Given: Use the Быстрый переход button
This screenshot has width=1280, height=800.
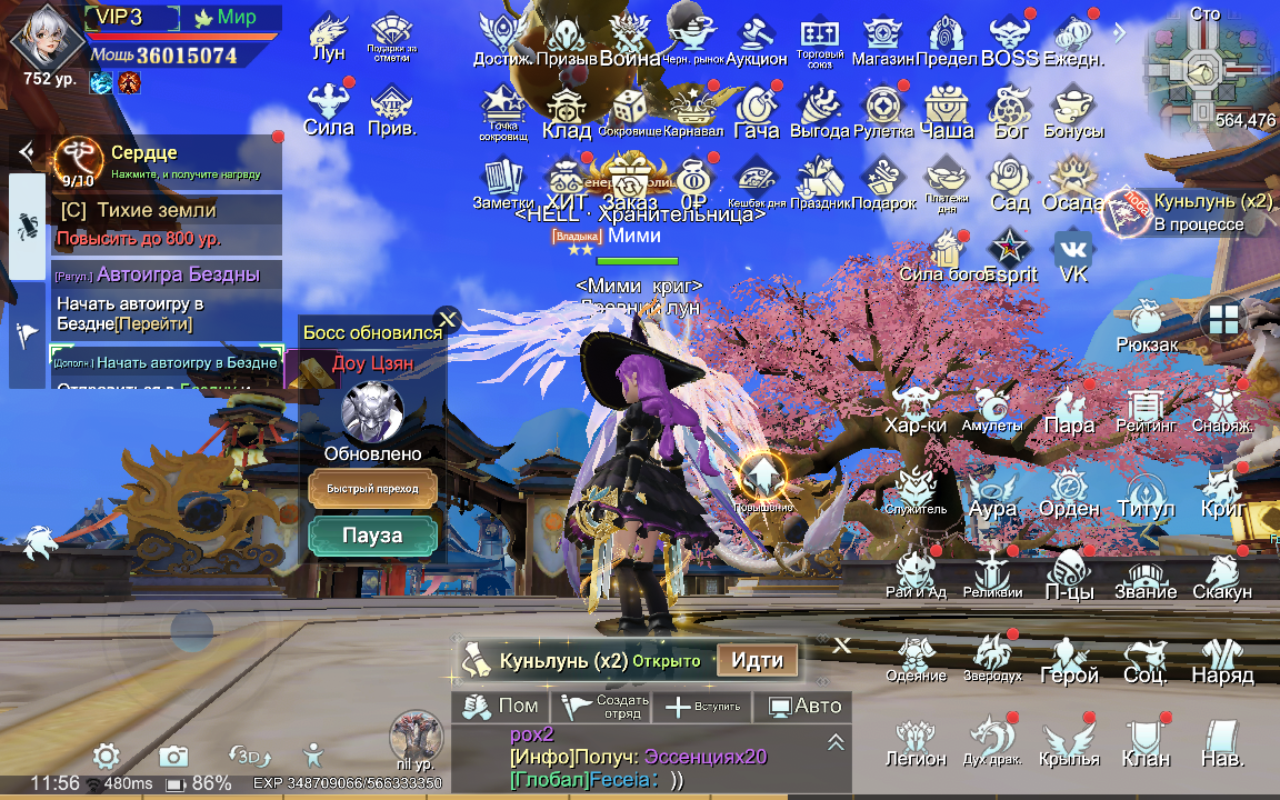Looking at the screenshot, I should [x=372, y=489].
